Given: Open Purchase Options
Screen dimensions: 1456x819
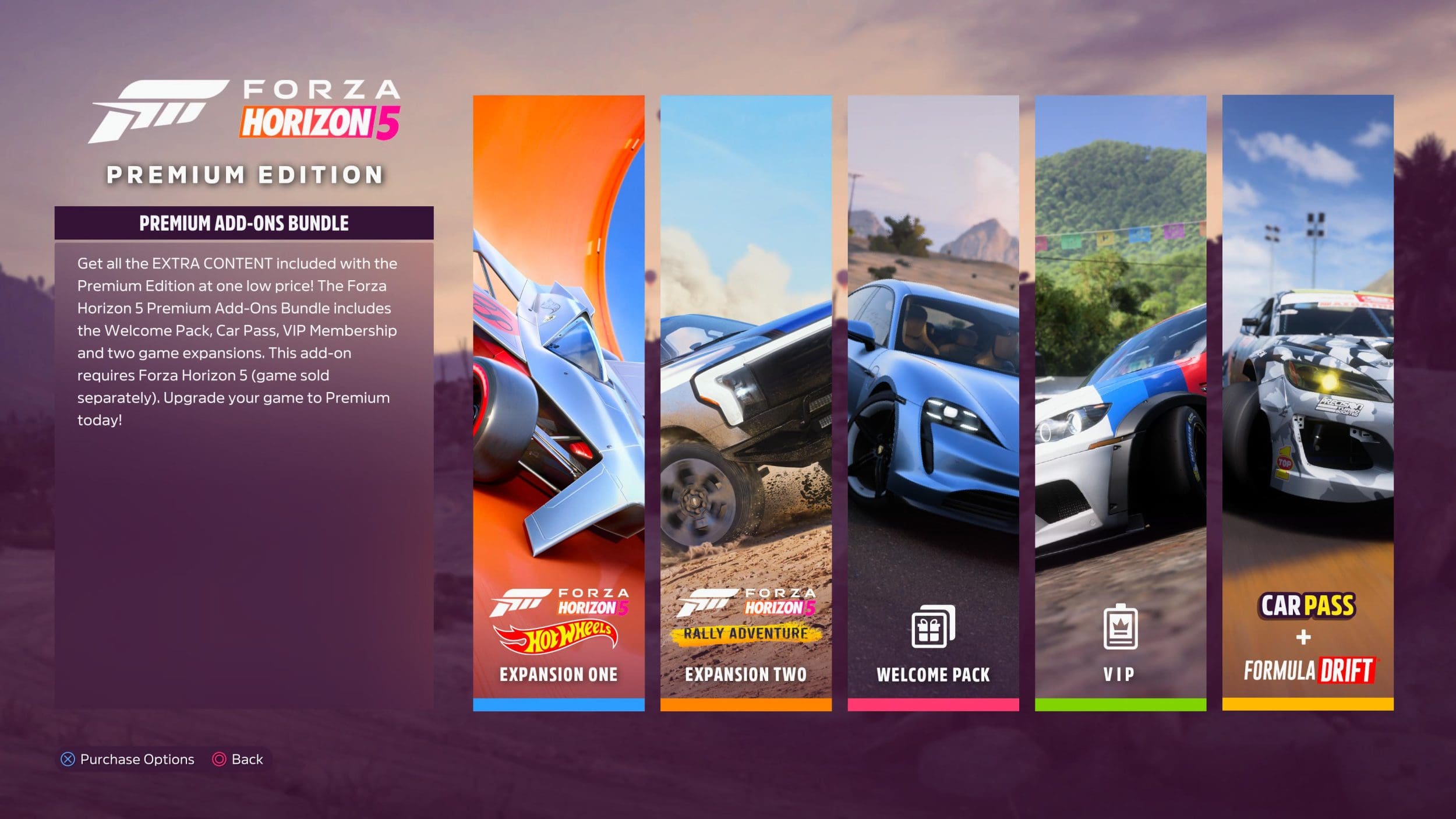Looking at the screenshot, I should [x=128, y=759].
